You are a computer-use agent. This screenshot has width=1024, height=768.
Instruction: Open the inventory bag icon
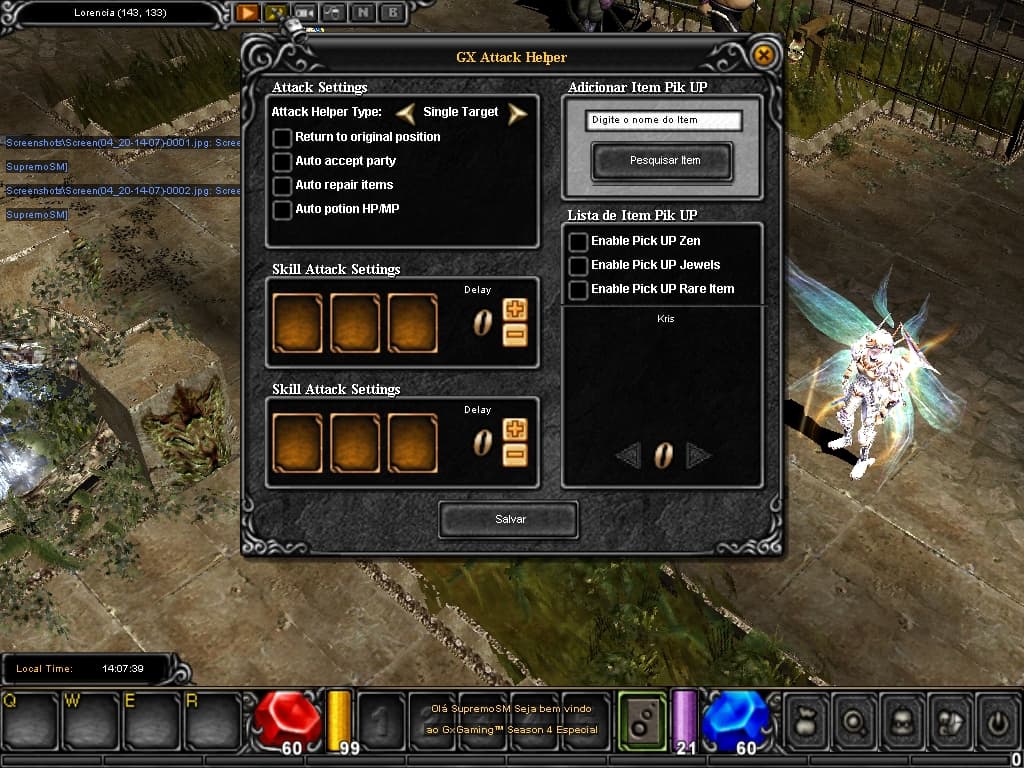pos(804,720)
